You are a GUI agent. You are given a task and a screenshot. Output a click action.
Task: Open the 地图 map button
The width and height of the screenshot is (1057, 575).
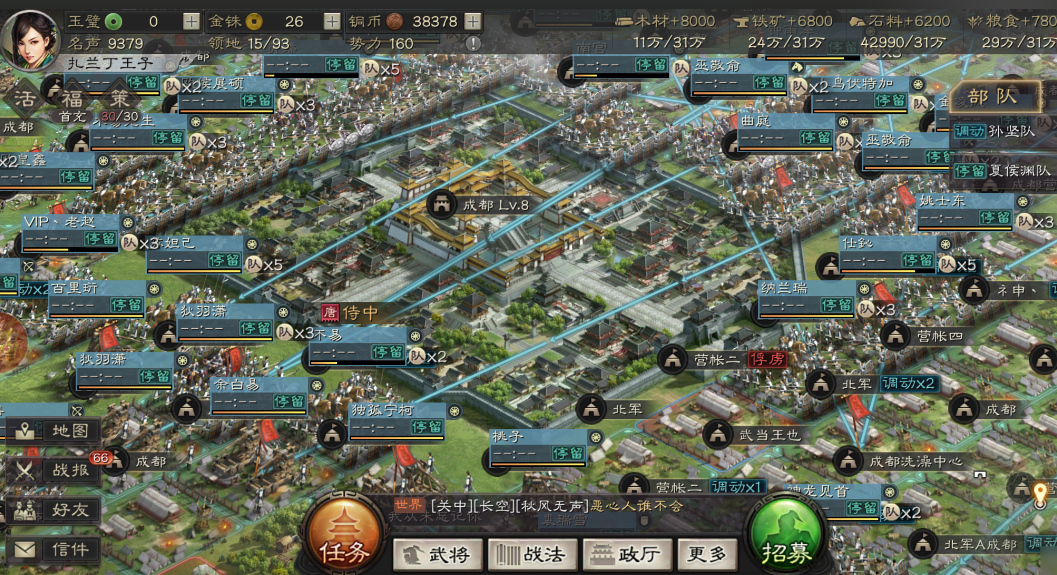55,432
